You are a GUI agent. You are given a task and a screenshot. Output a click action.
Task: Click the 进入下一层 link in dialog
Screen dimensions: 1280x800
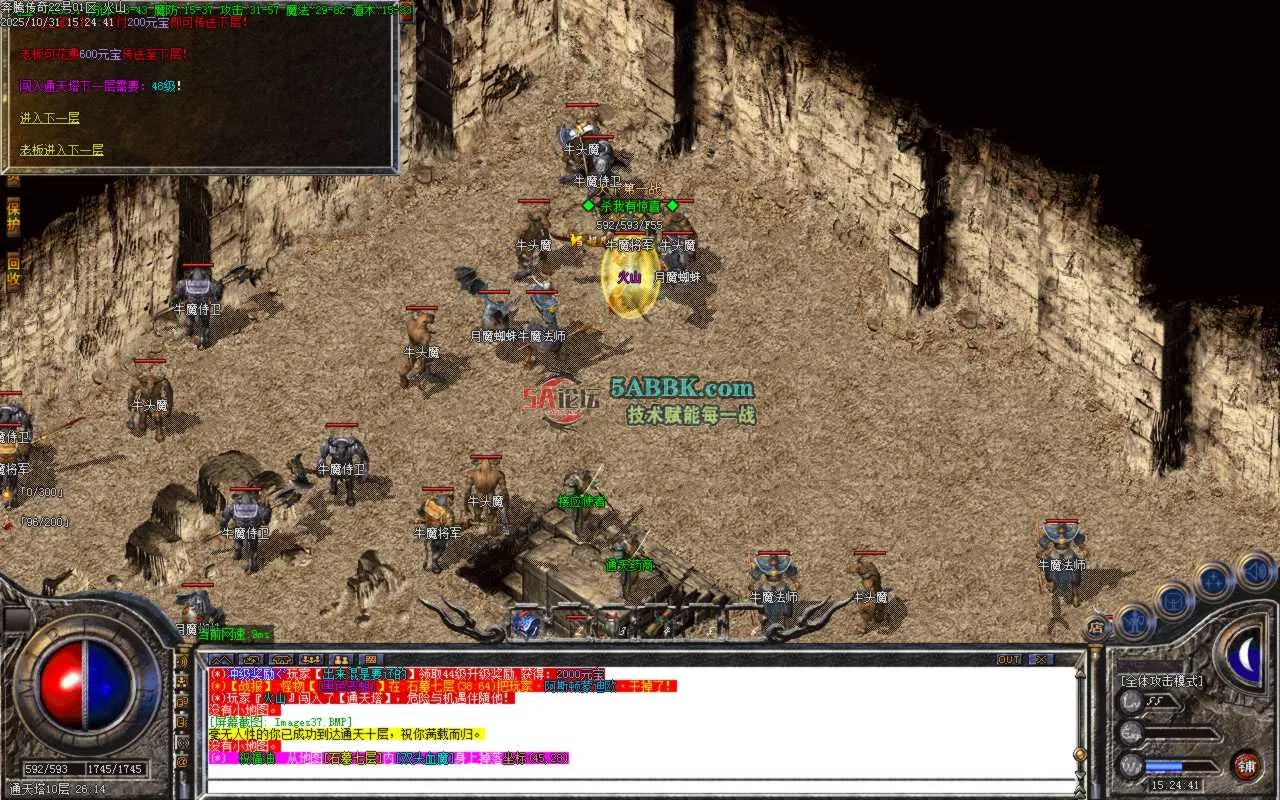click(x=49, y=117)
